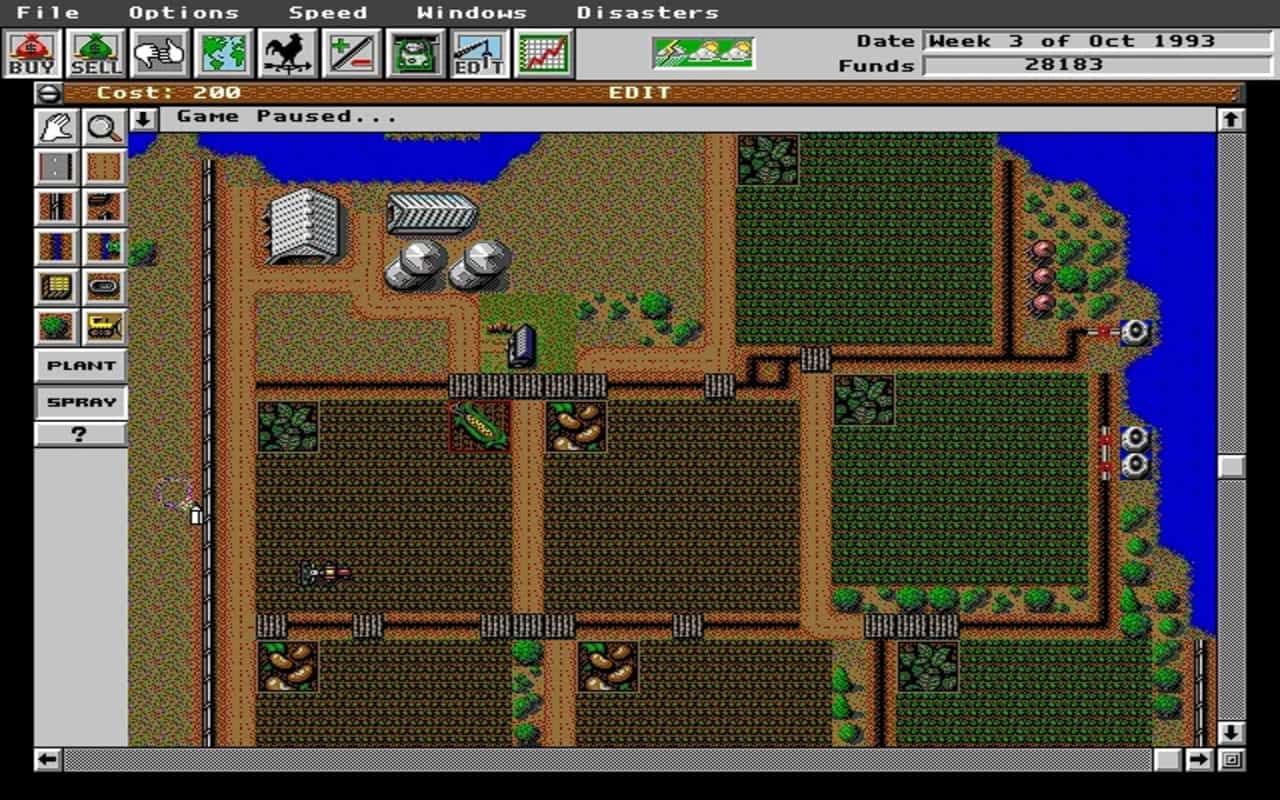Open the Disasters menu
This screenshot has height=800, width=1280.
click(x=648, y=12)
